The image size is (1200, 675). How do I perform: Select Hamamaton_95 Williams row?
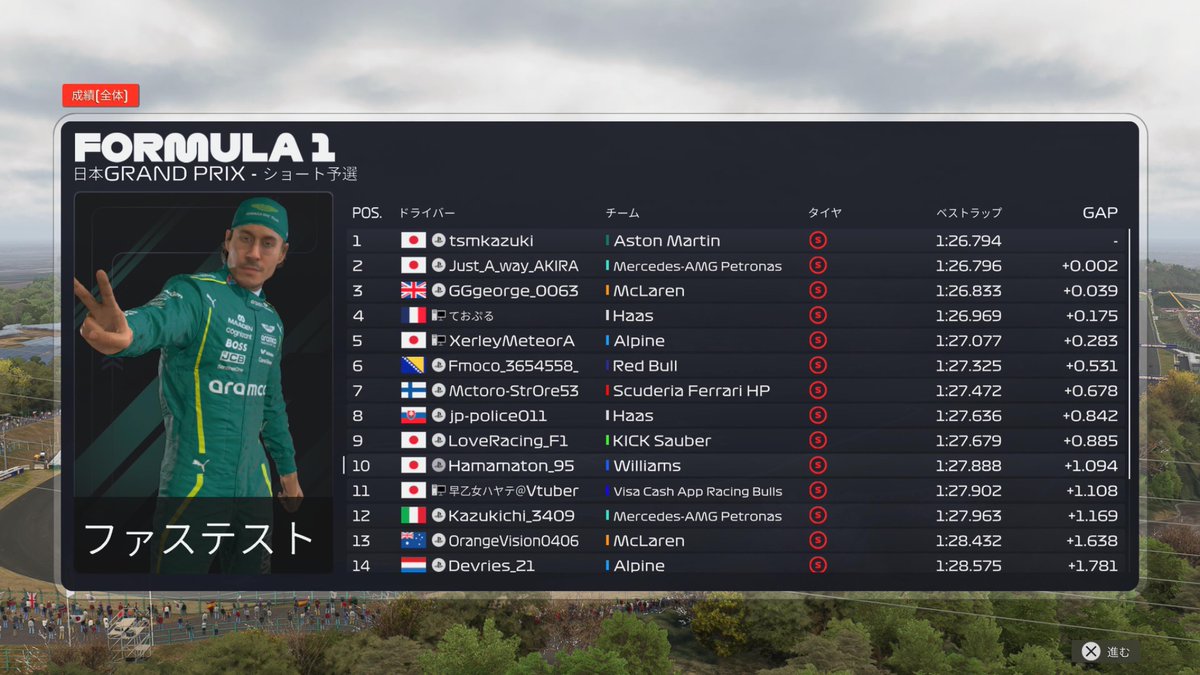point(736,466)
